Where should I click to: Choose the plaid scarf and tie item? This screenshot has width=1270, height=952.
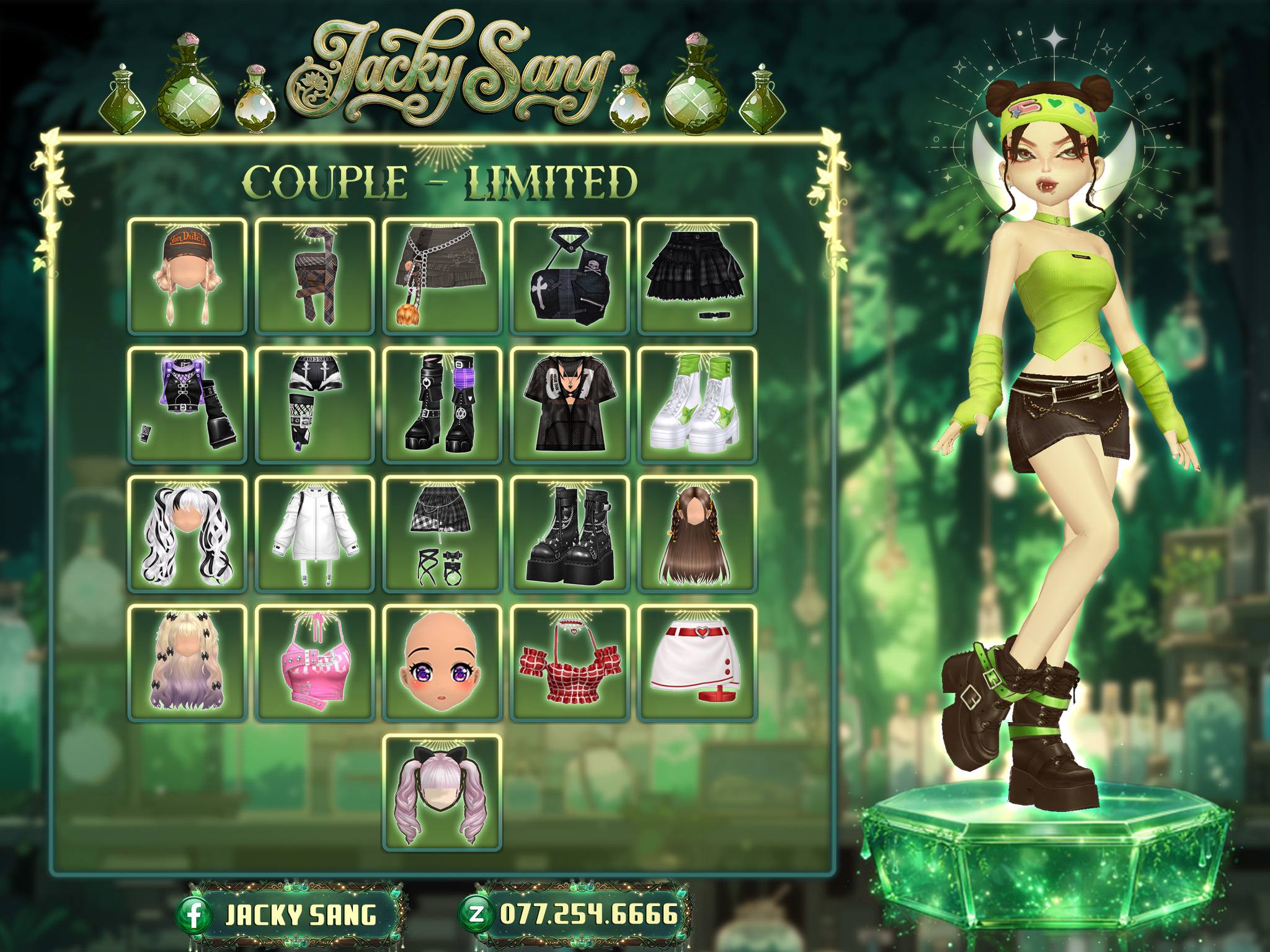click(x=315, y=276)
